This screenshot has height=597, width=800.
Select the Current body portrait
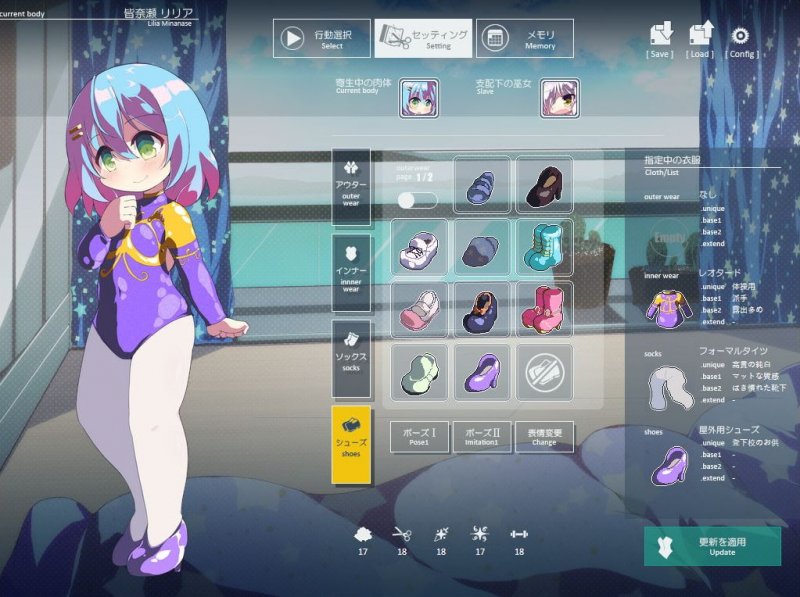[419, 98]
